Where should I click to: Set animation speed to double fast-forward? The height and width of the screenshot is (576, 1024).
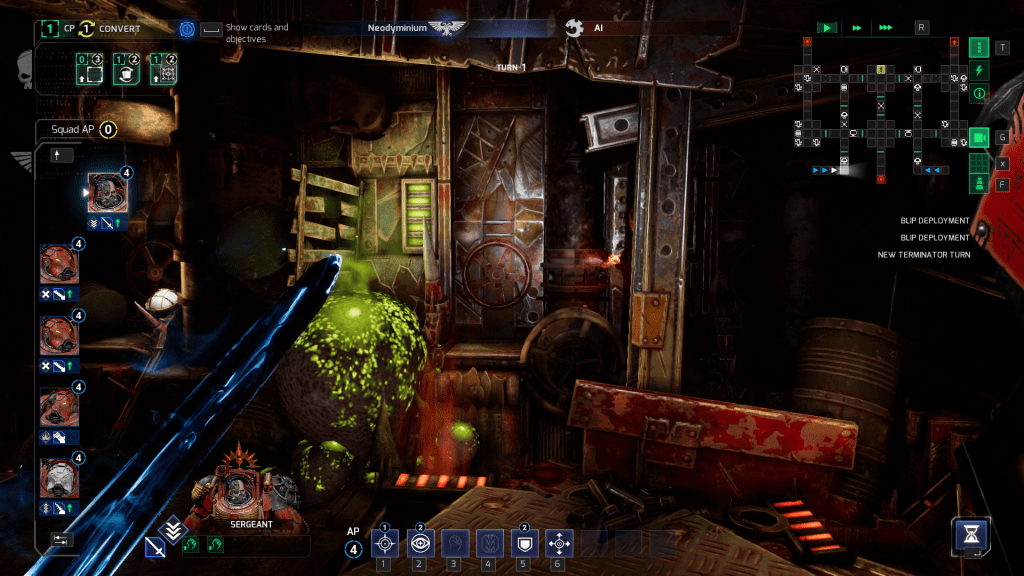click(x=857, y=28)
